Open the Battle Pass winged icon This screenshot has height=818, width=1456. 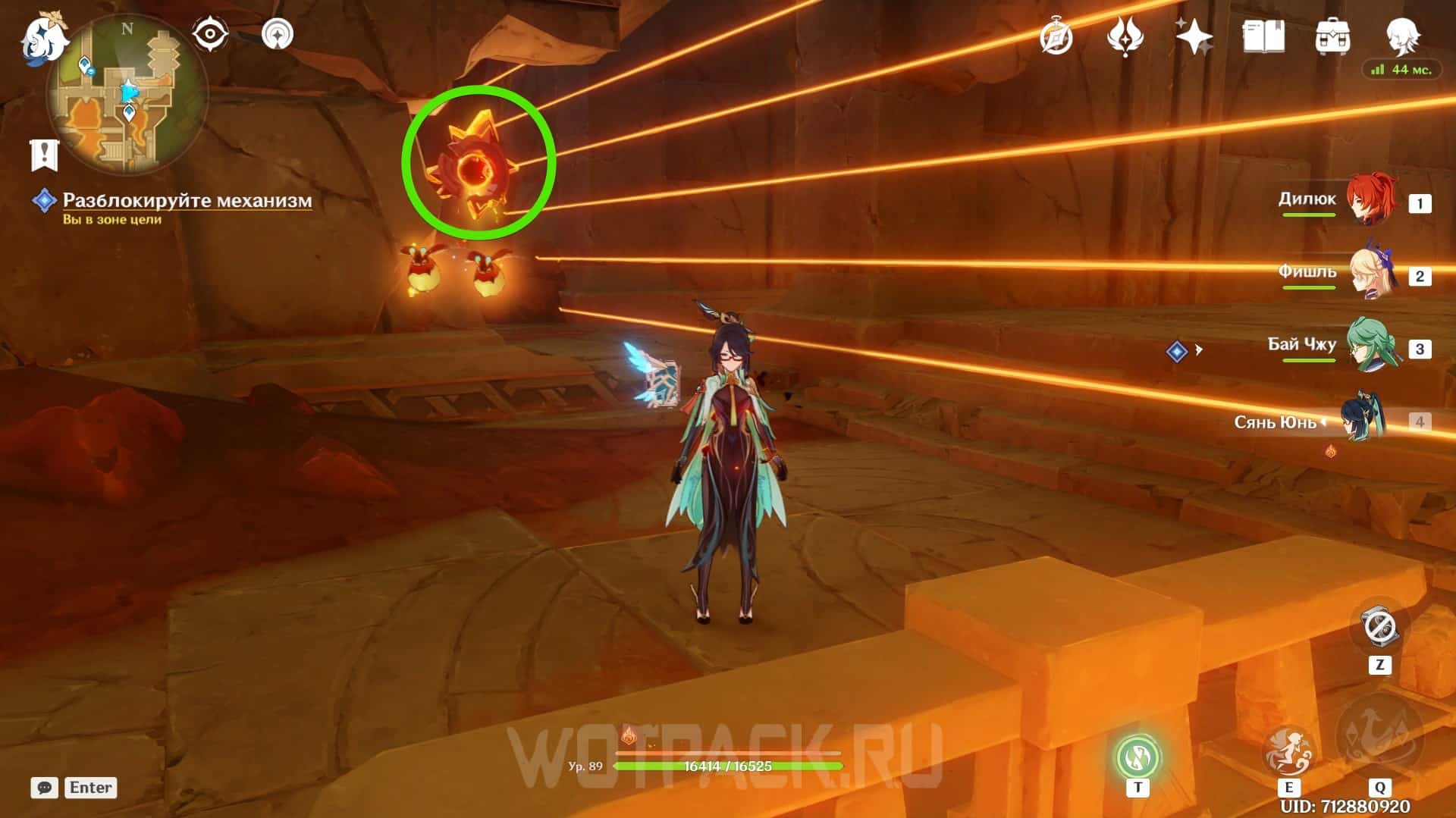coord(1125,36)
